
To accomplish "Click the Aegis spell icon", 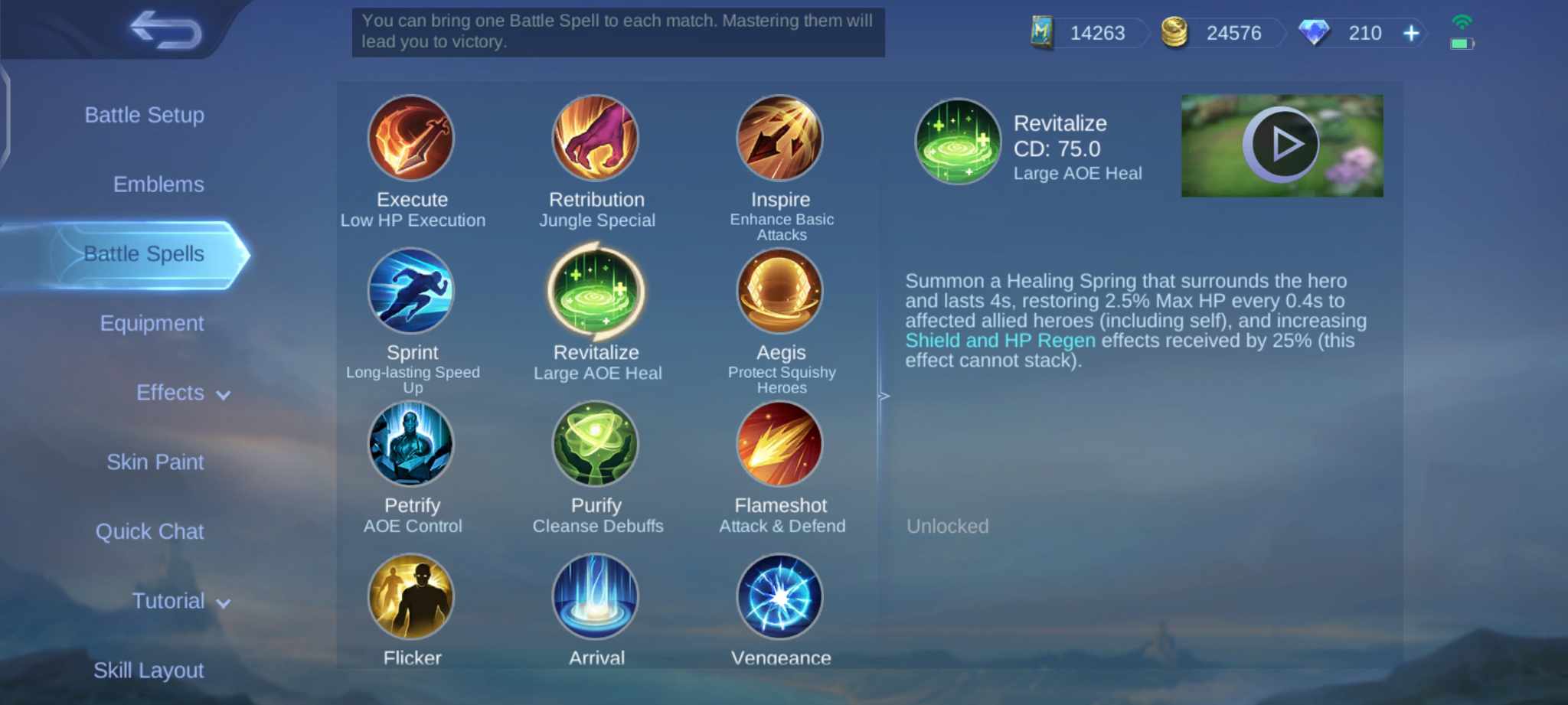I will [780, 292].
